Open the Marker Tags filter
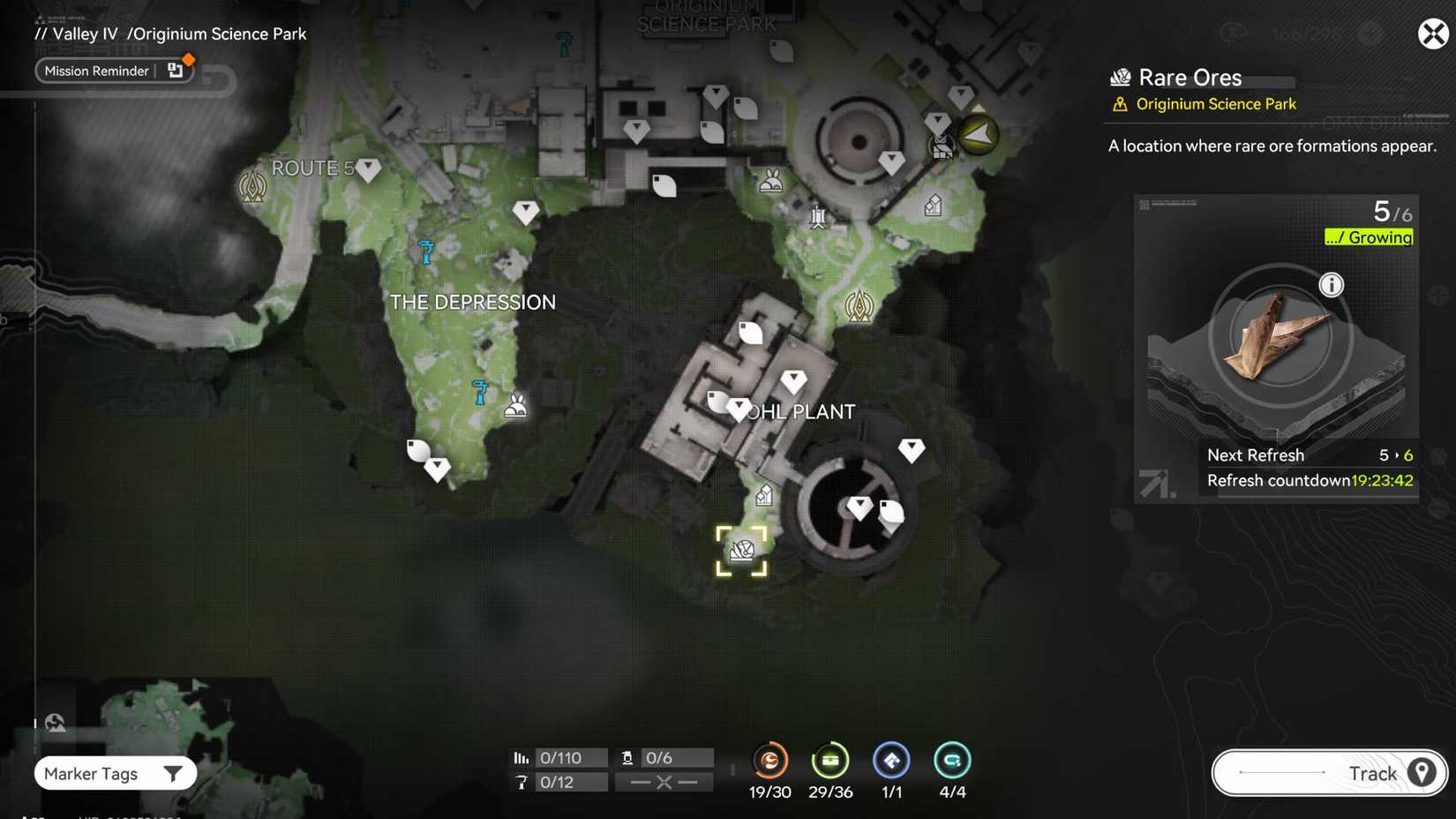The image size is (1456, 819). tap(115, 773)
